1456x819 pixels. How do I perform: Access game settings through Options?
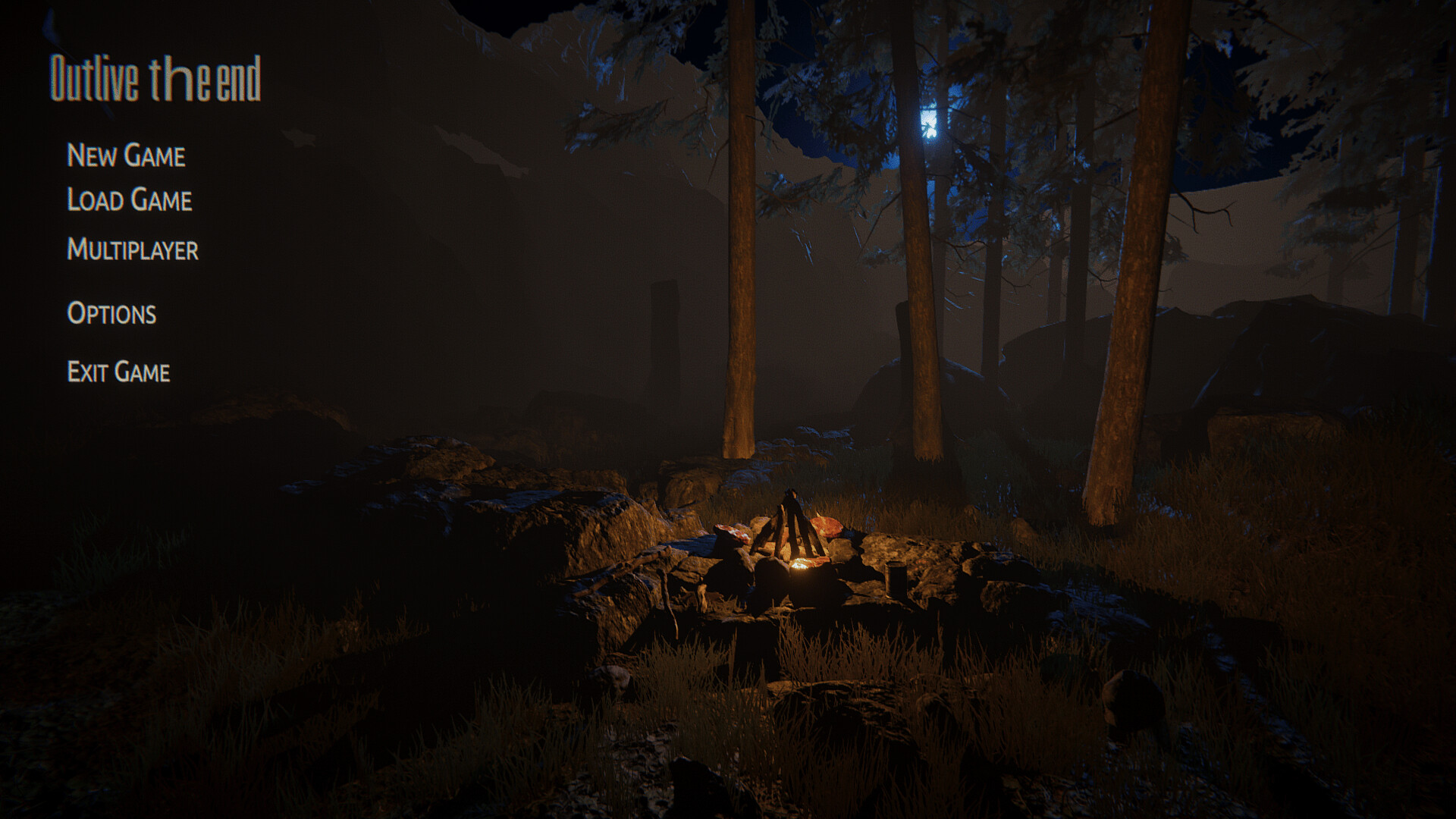(x=112, y=313)
